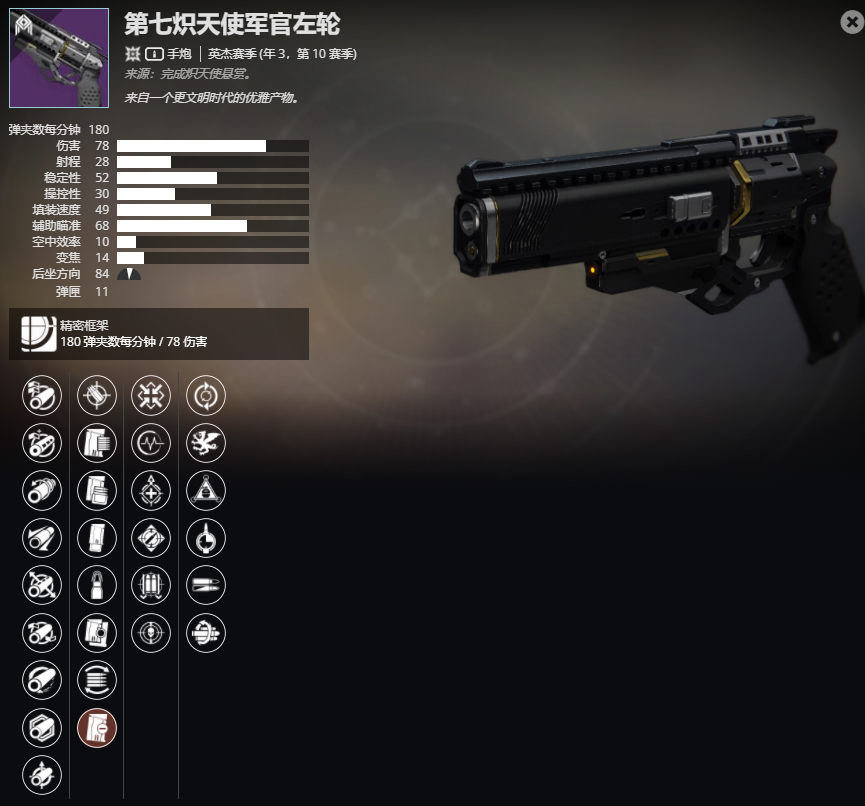
Task: Select the two parallel bullets perk
Action: coord(206,585)
